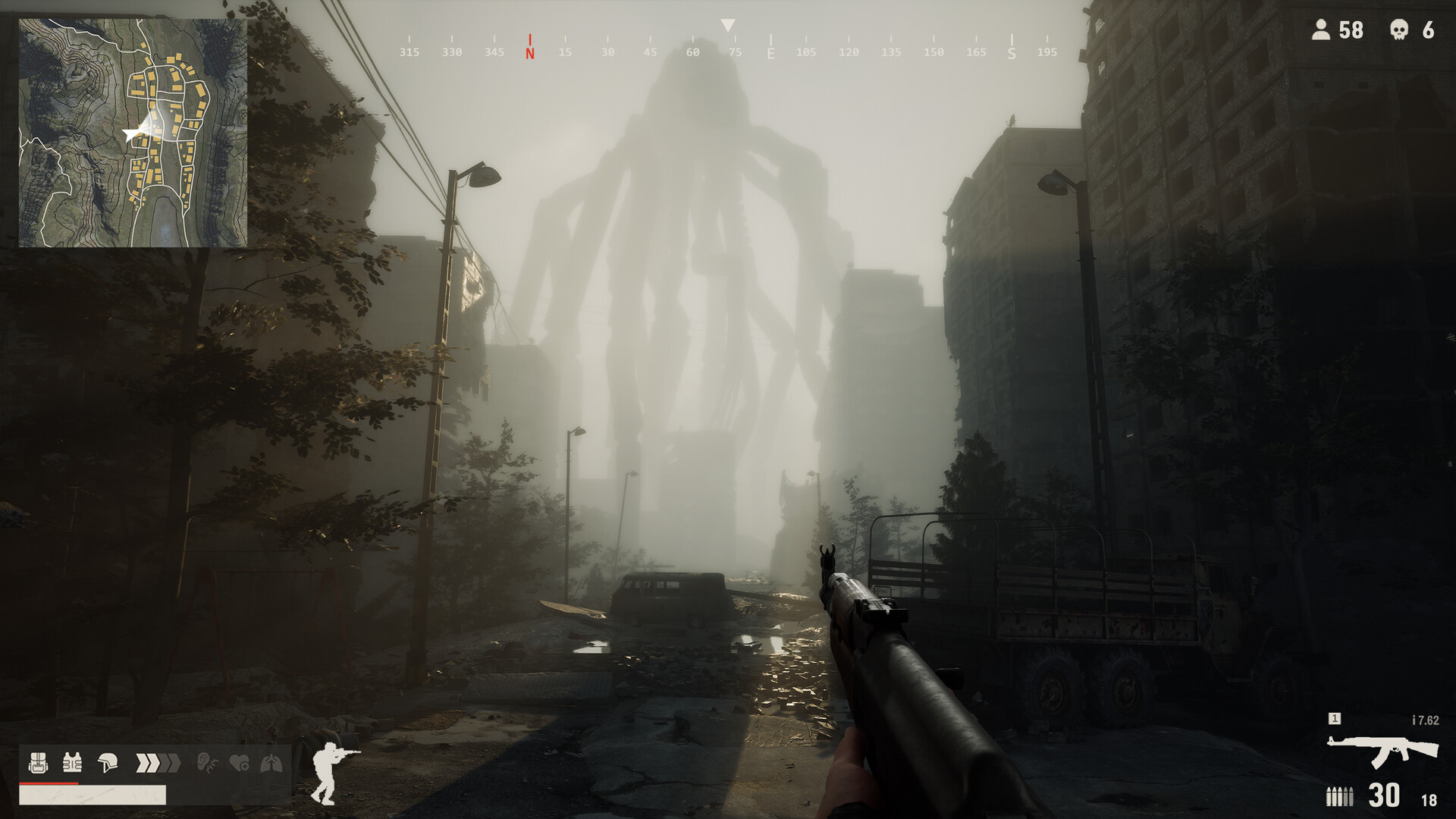The image size is (1456, 819).
Task: Select the player count icon showing 58
Action: click(1321, 31)
